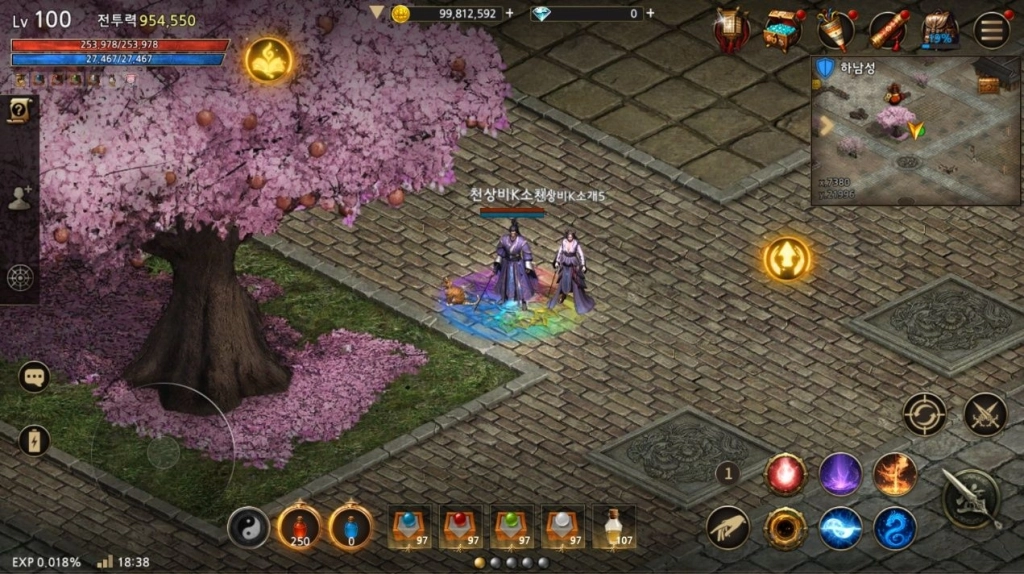Open the party popper celebration icon
Screen dimensions: 1024x574
pyautogui.click(x=835, y=30)
